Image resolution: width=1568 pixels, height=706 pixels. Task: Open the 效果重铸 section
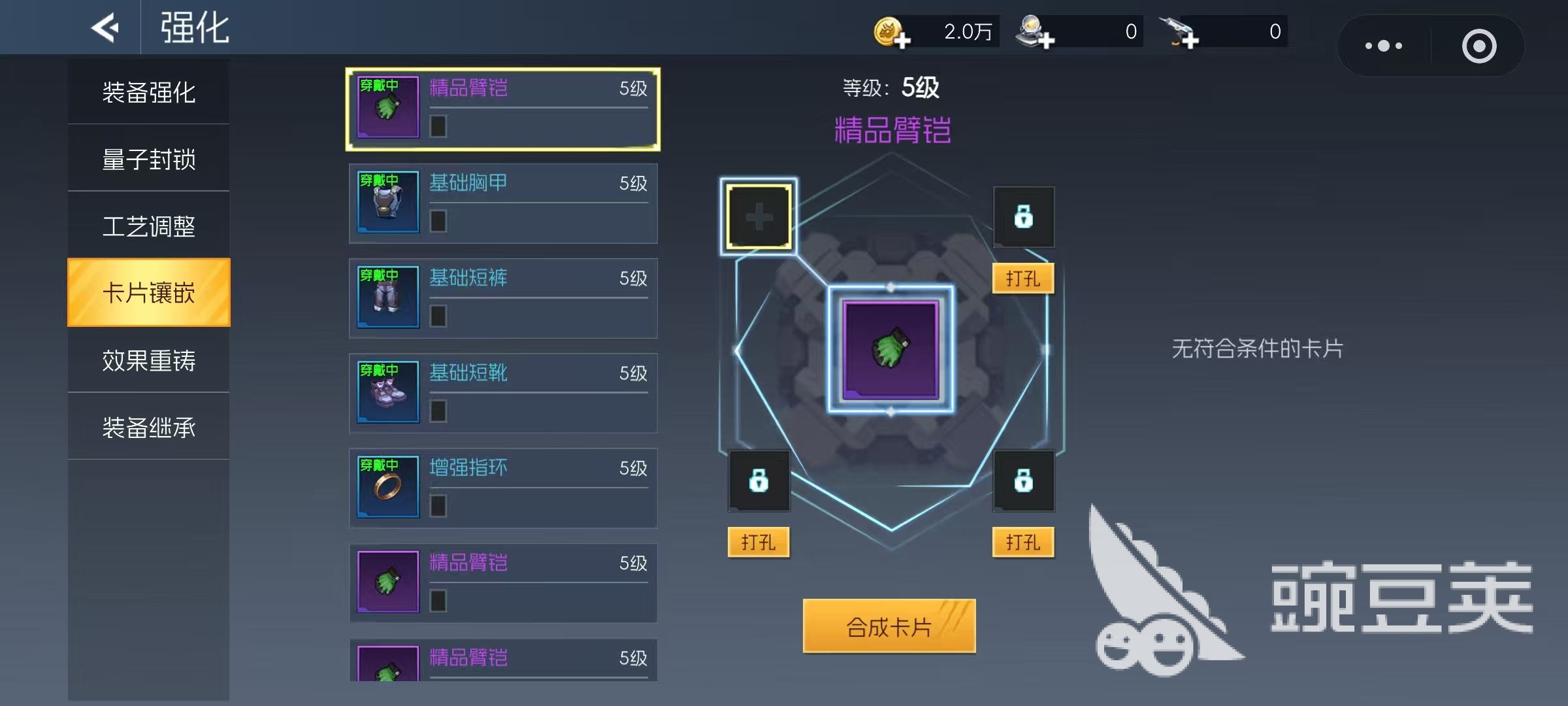(148, 360)
